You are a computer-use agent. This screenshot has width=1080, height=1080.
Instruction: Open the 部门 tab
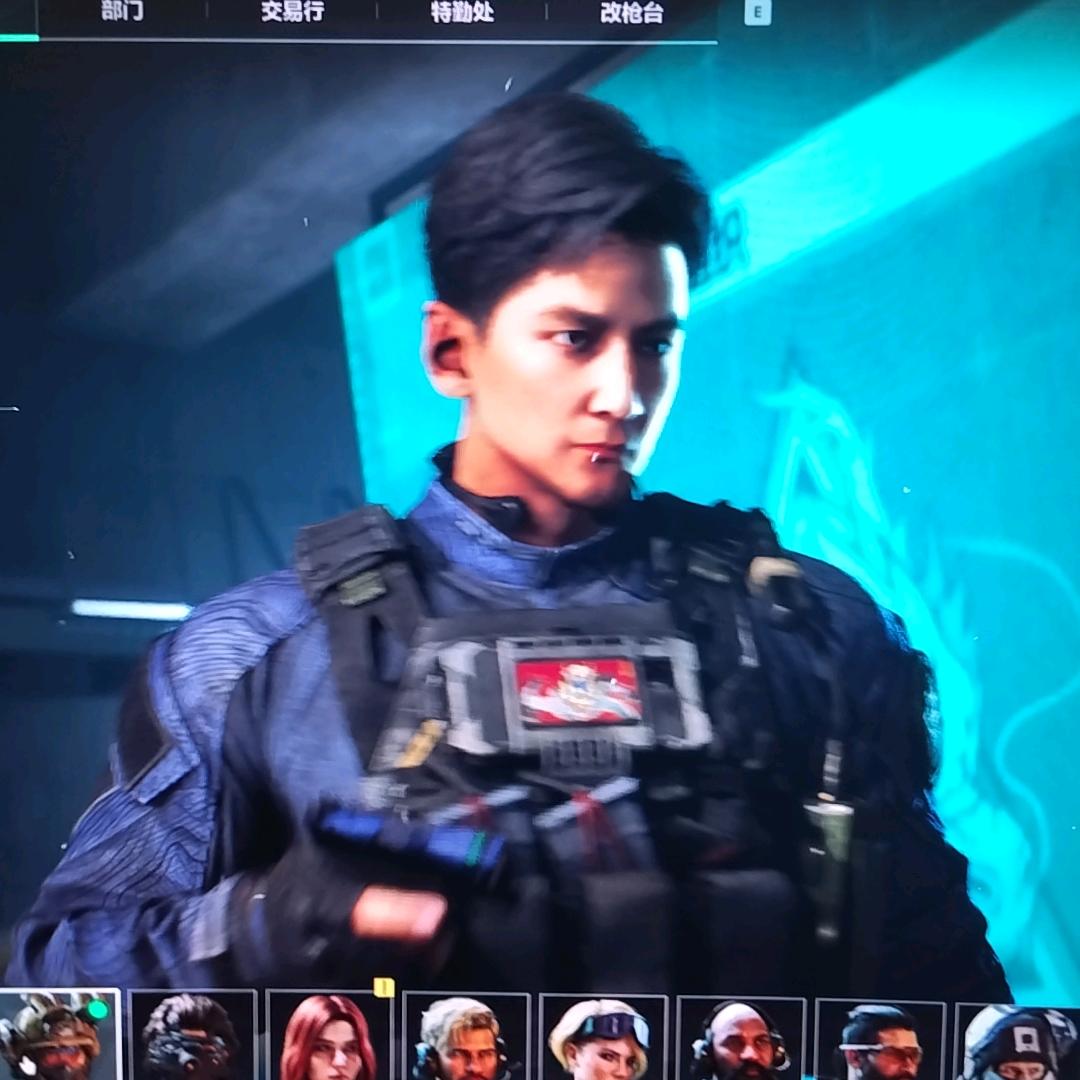[122, 12]
